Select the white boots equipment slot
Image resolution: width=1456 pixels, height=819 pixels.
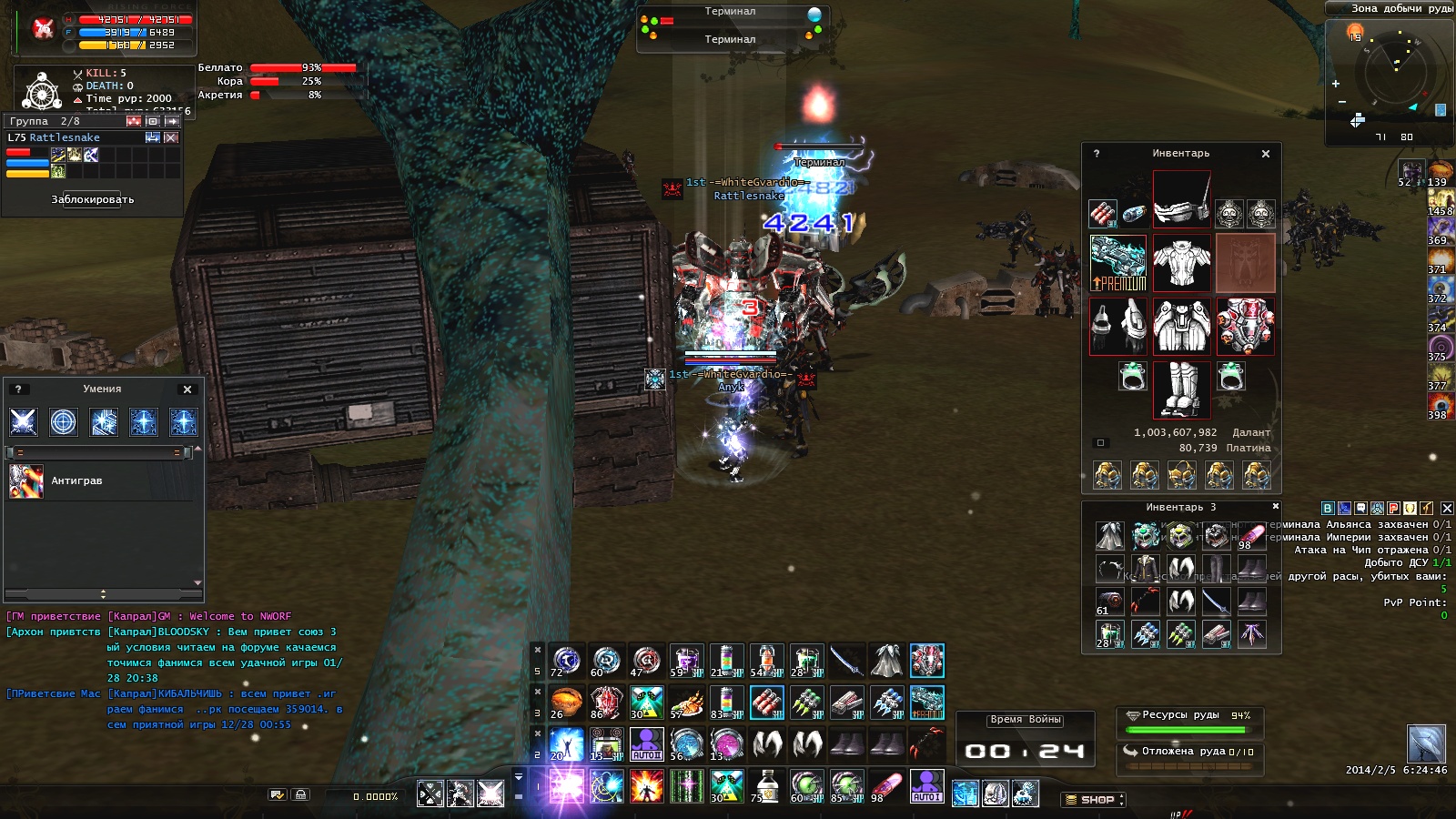point(1181,389)
